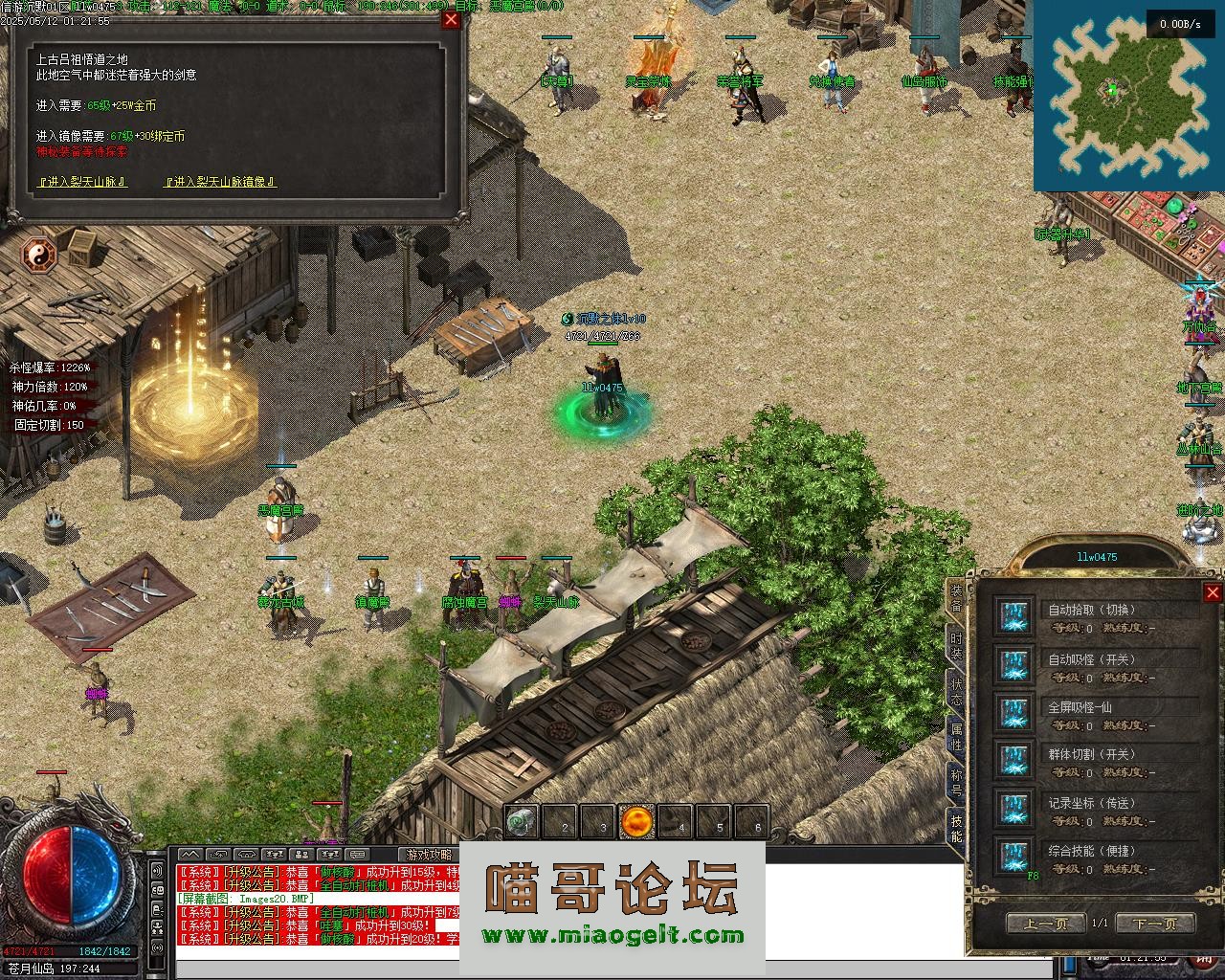The height and width of the screenshot is (980, 1225).
Task: Close the 裂天山脉 dialogue window
Action: click(x=451, y=19)
